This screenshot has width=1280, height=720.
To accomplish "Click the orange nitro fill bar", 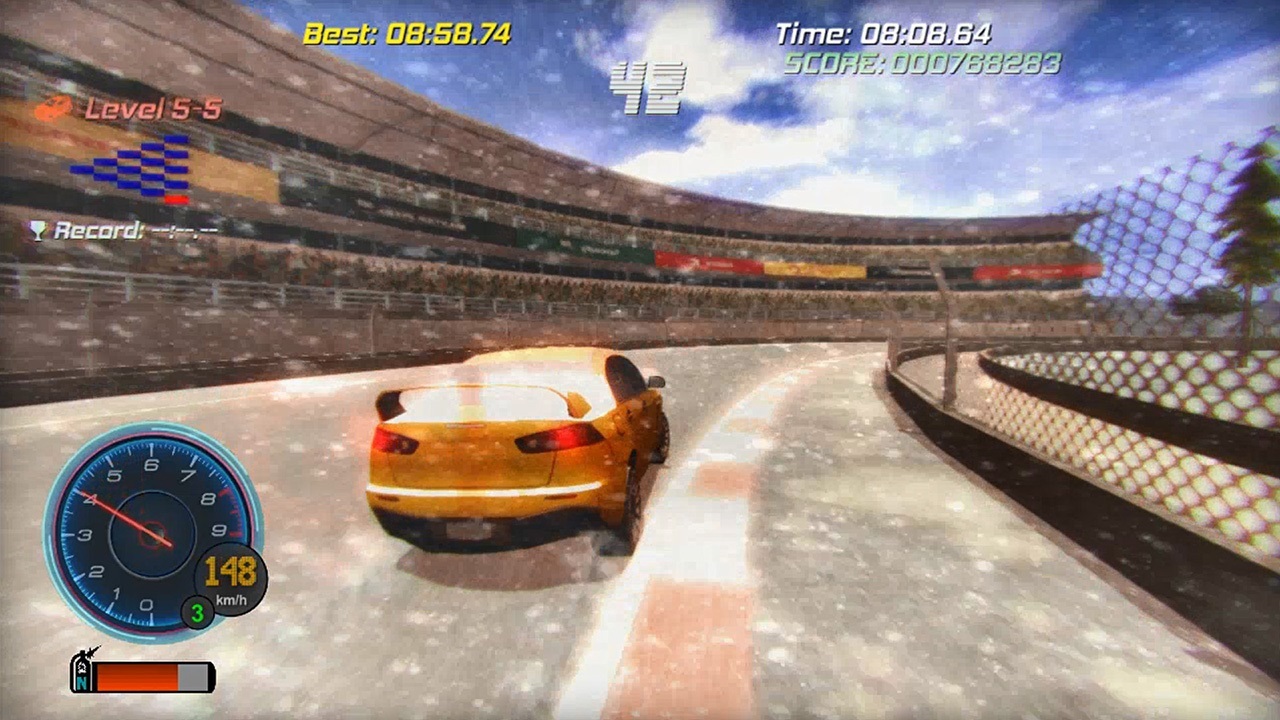I will coord(136,676).
